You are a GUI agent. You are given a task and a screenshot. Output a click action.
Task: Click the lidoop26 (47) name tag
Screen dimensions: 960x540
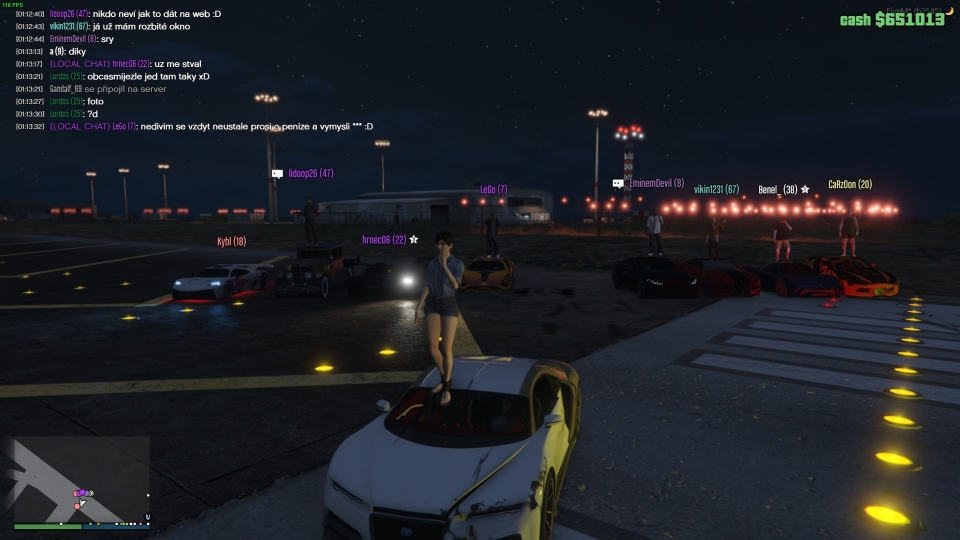tap(310, 173)
